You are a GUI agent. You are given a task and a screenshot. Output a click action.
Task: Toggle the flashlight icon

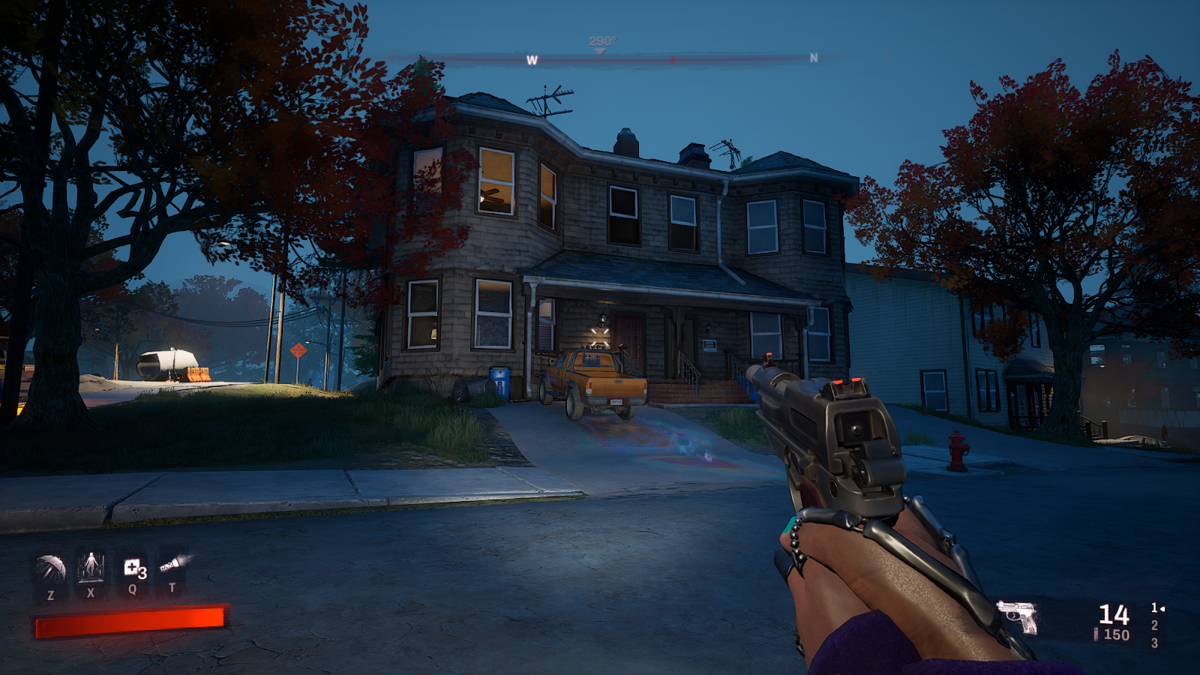[174, 565]
